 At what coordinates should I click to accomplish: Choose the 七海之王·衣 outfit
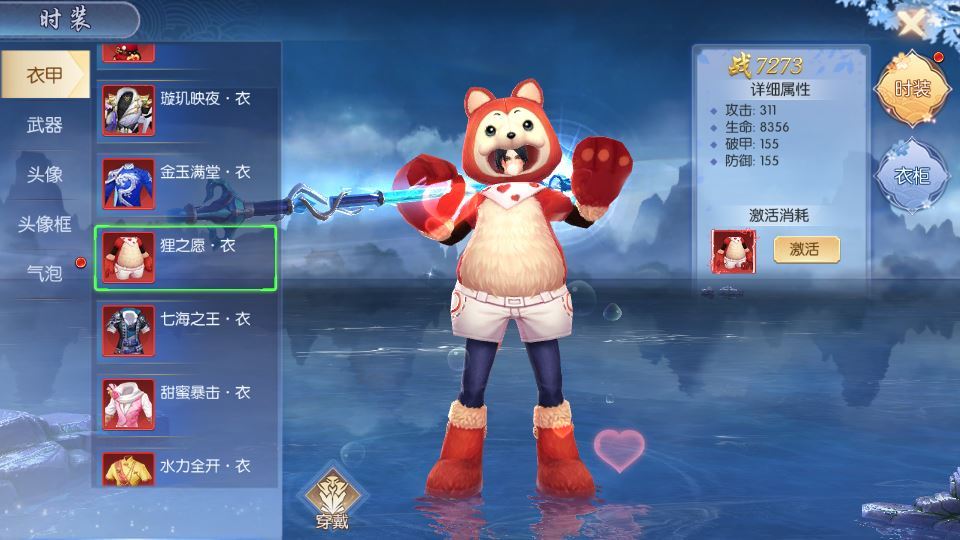185,330
